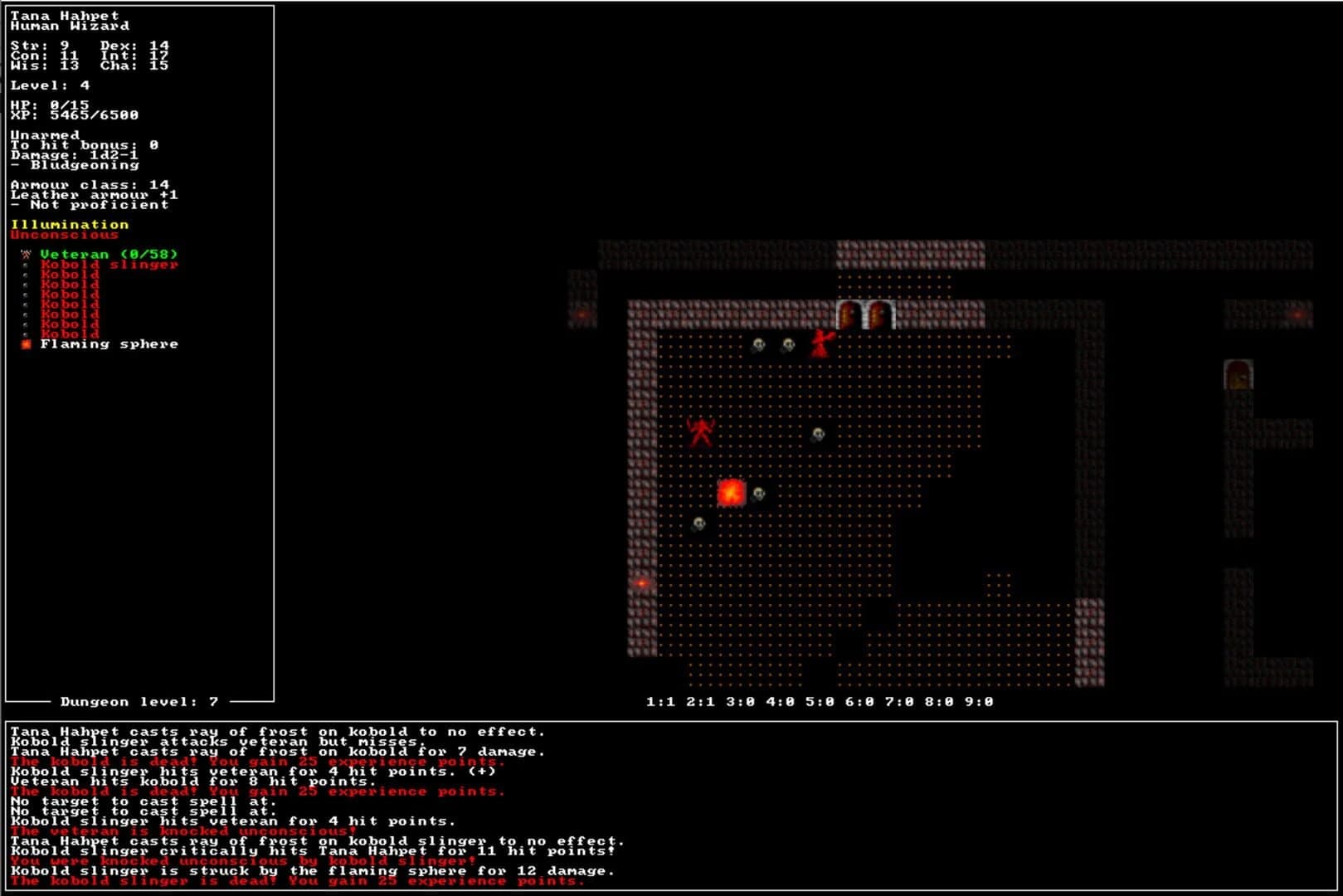Select the Veteran icon in the entity sidebar
The width and height of the screenshot is (1343, 896).
point(24,254)
